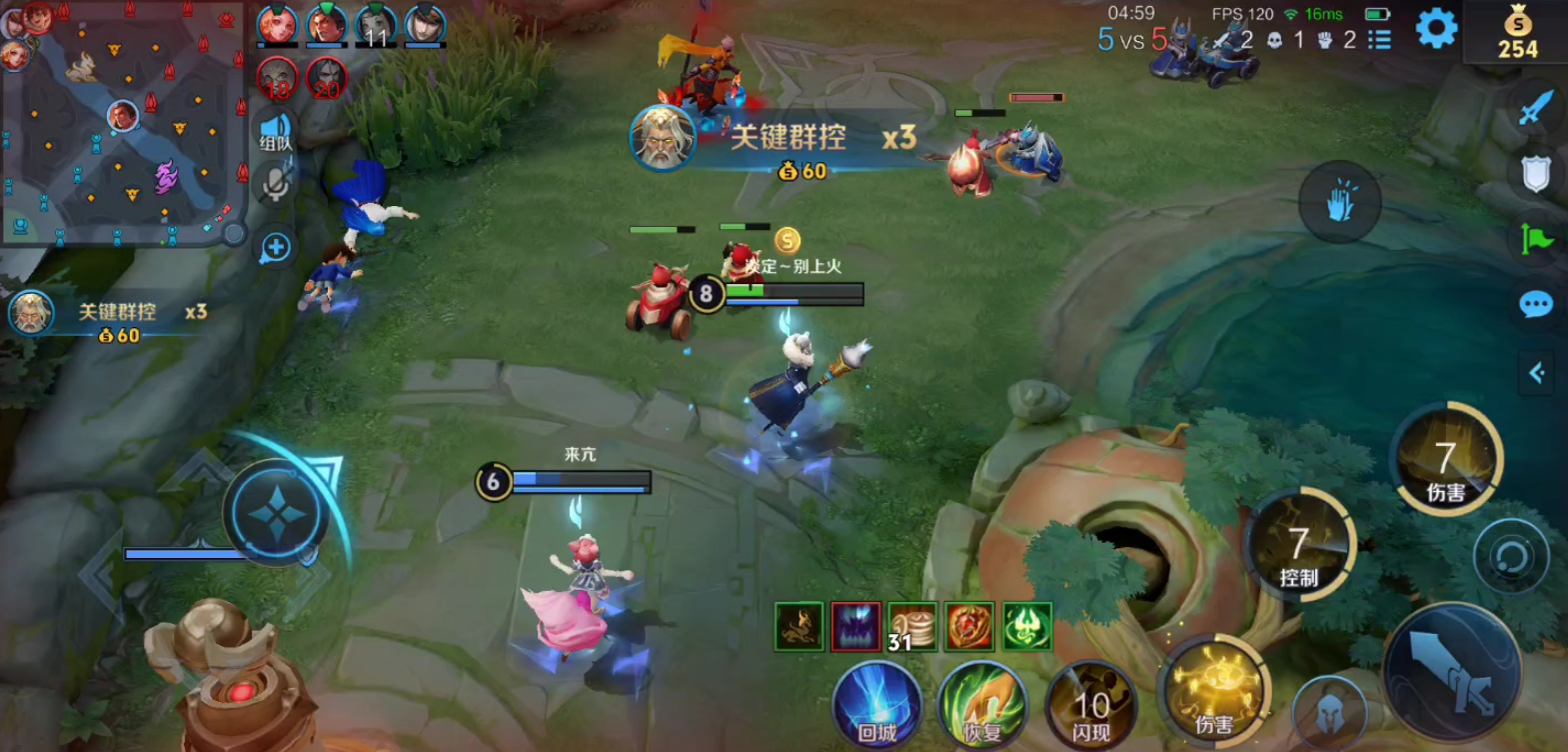Toggle the 组队 team voice speaker
Viewport: 1568px width, 752px height.
(x=276, y=131)
